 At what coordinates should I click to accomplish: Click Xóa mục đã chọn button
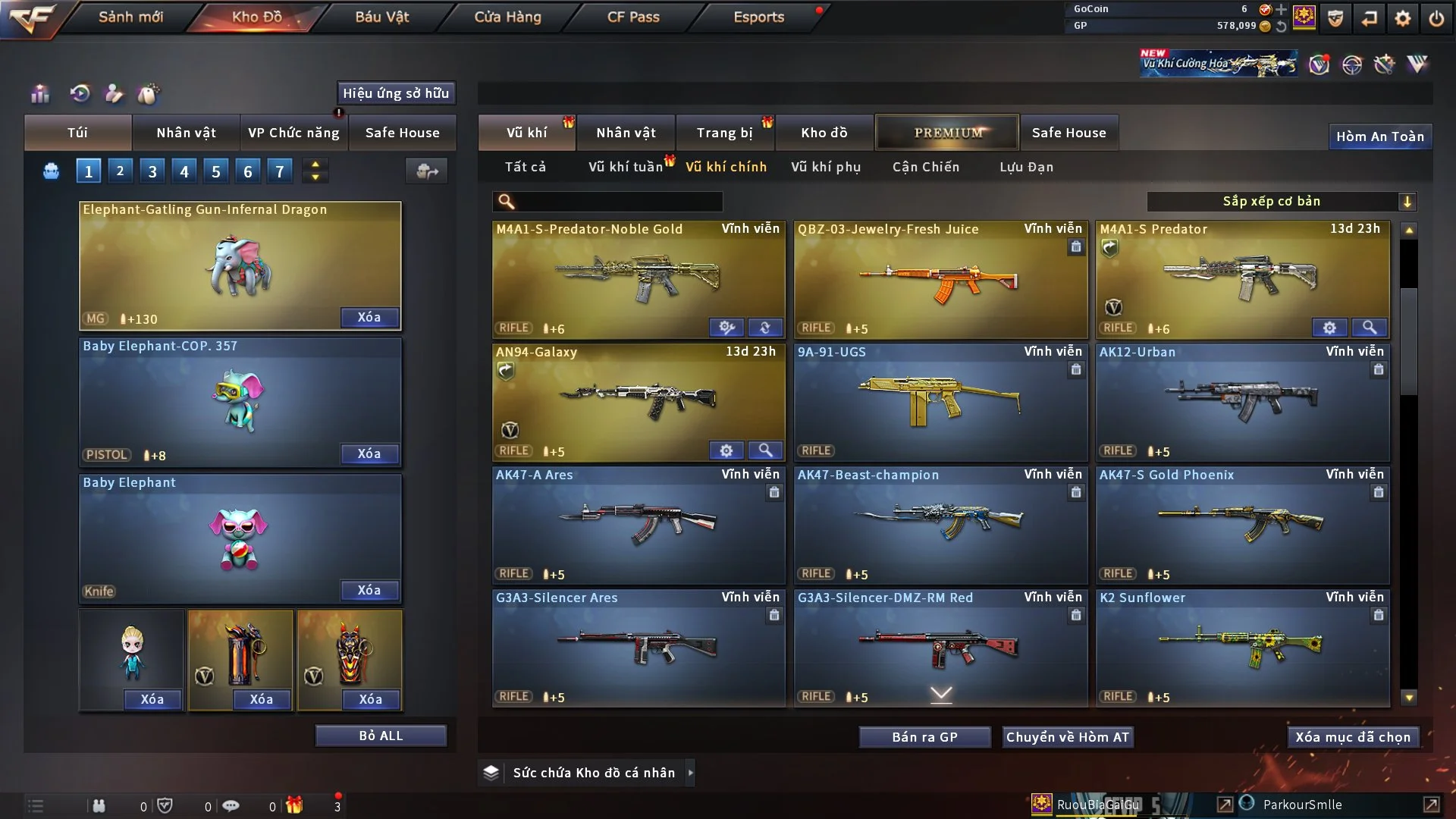(1352, 737)
